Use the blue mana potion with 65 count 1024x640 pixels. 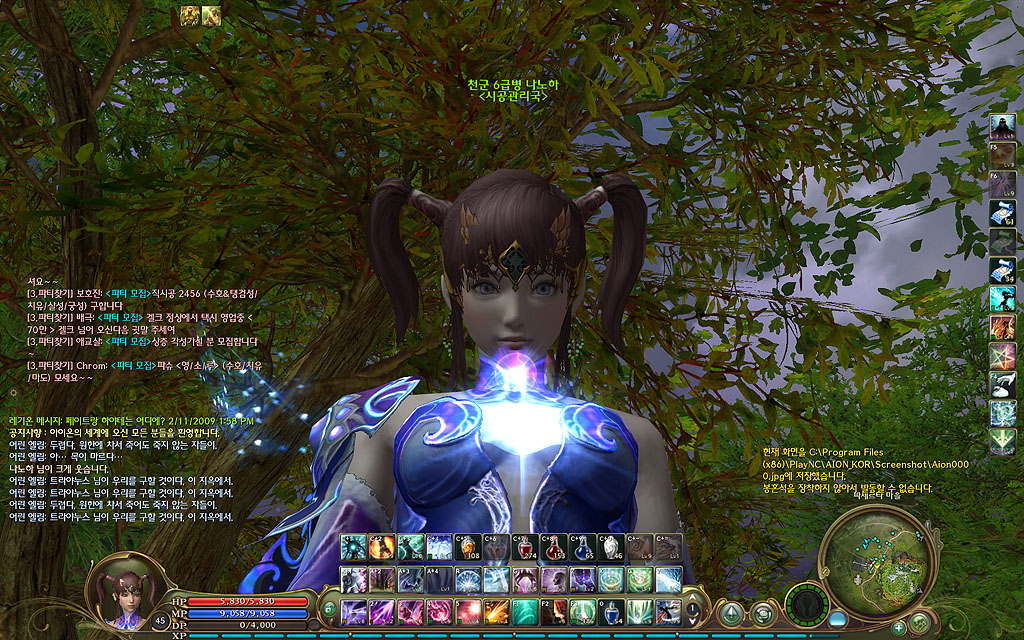pyautogui.click(x=582, y=547)
